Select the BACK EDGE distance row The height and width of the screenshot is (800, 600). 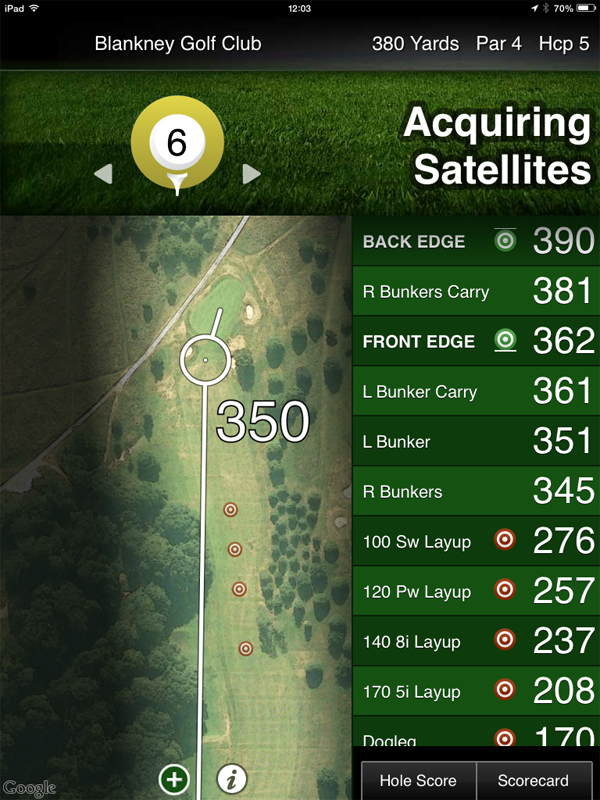[x=476, y=241]
